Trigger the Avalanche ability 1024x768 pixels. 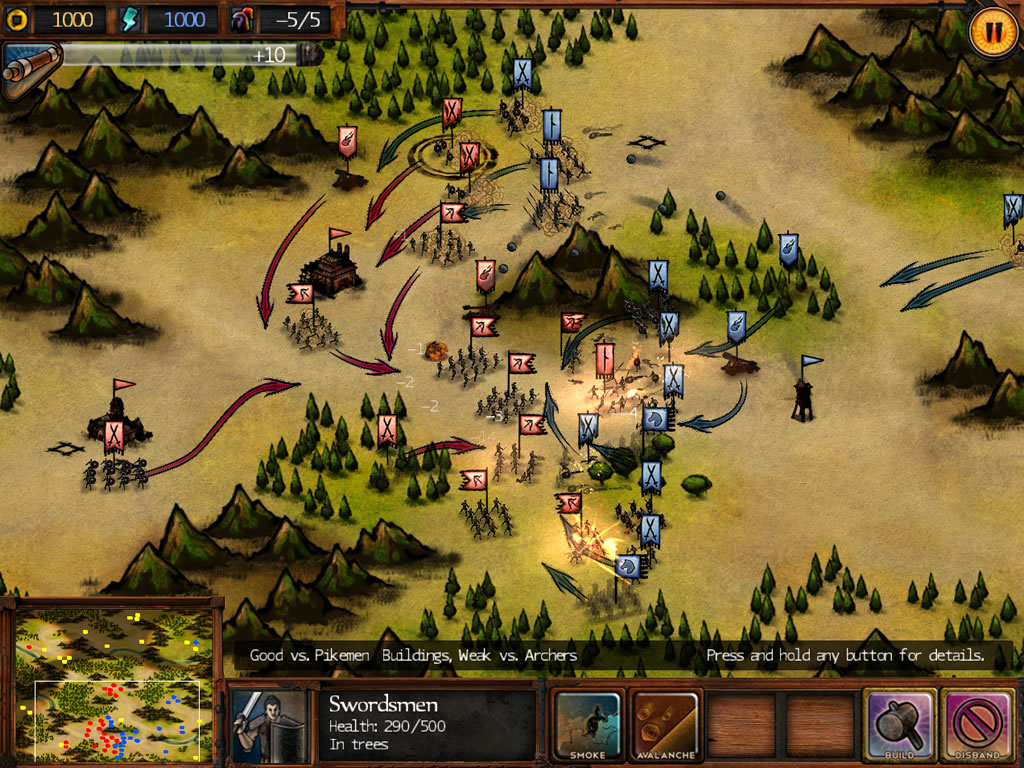(665, 723)
